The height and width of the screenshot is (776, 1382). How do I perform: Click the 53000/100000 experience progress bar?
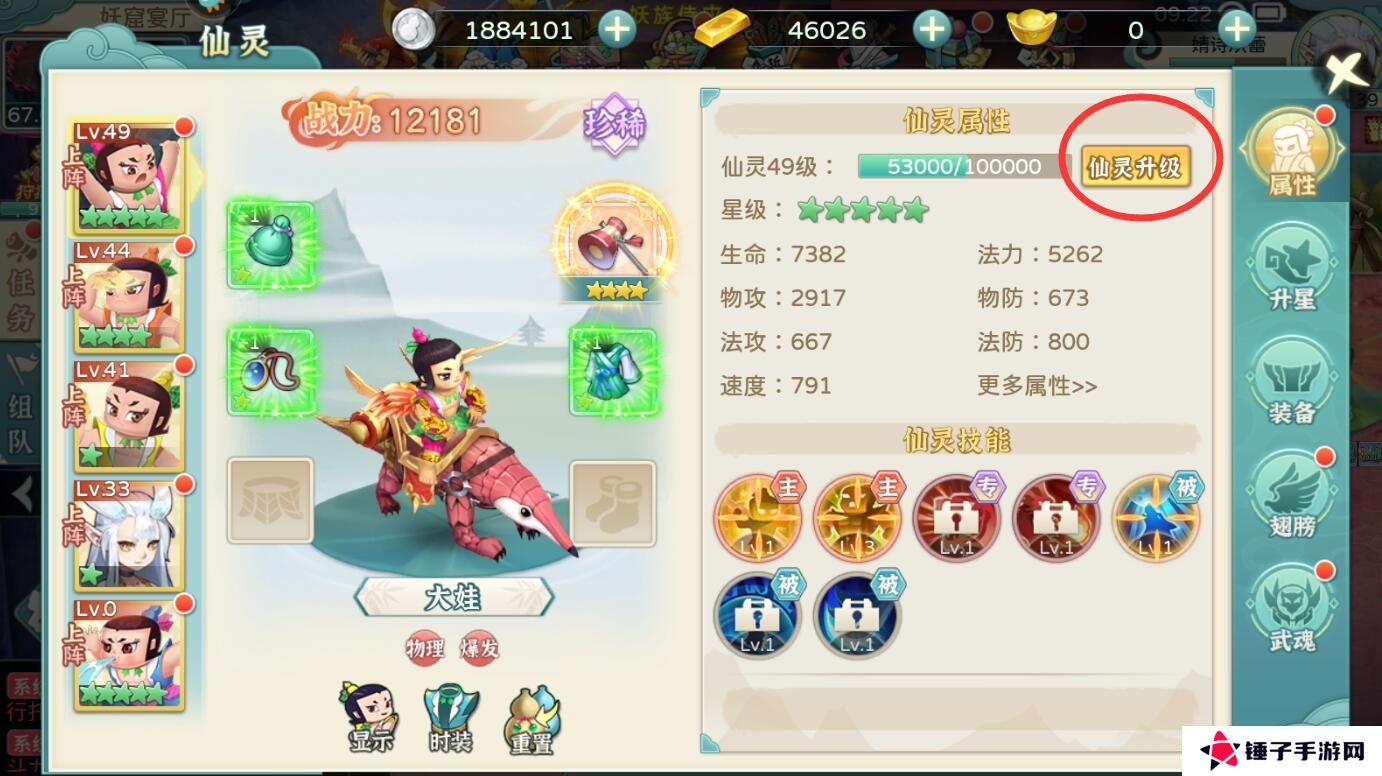[x=962, y=168]
